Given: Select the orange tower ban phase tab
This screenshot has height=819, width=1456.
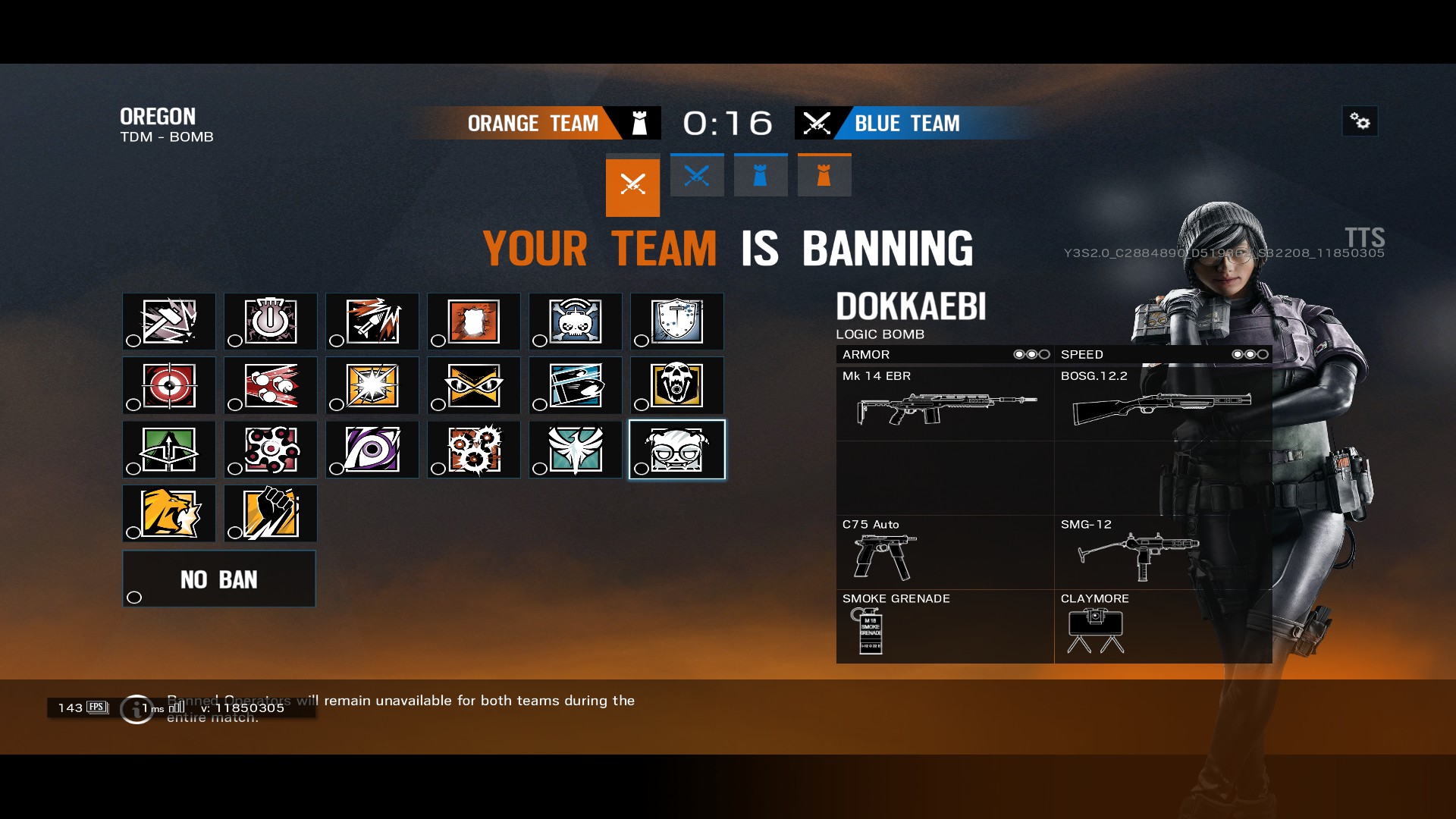Looking at the screenshot, I should [x=824, y=174].
